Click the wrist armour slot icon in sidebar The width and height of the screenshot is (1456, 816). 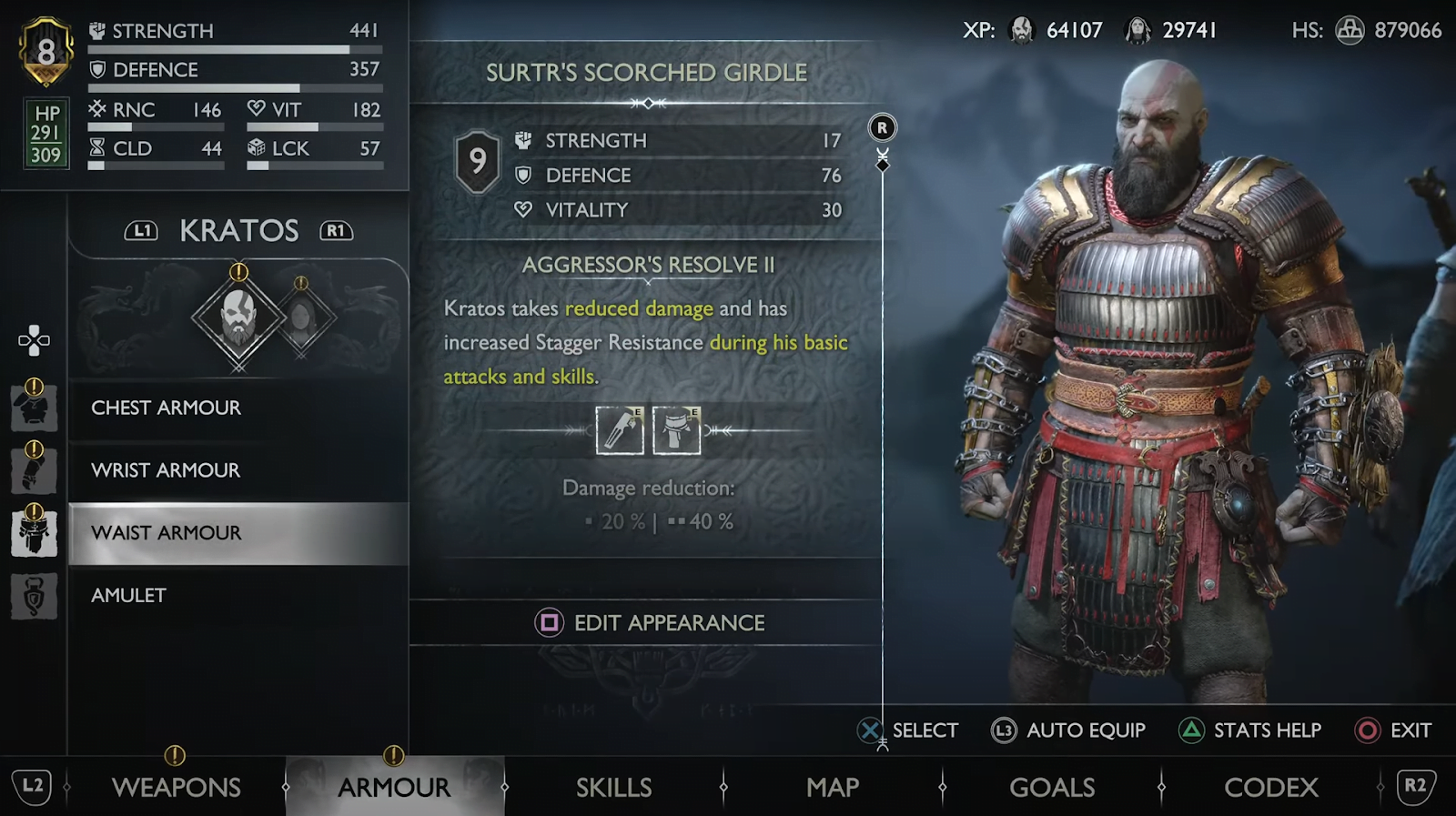pos(34,470)
